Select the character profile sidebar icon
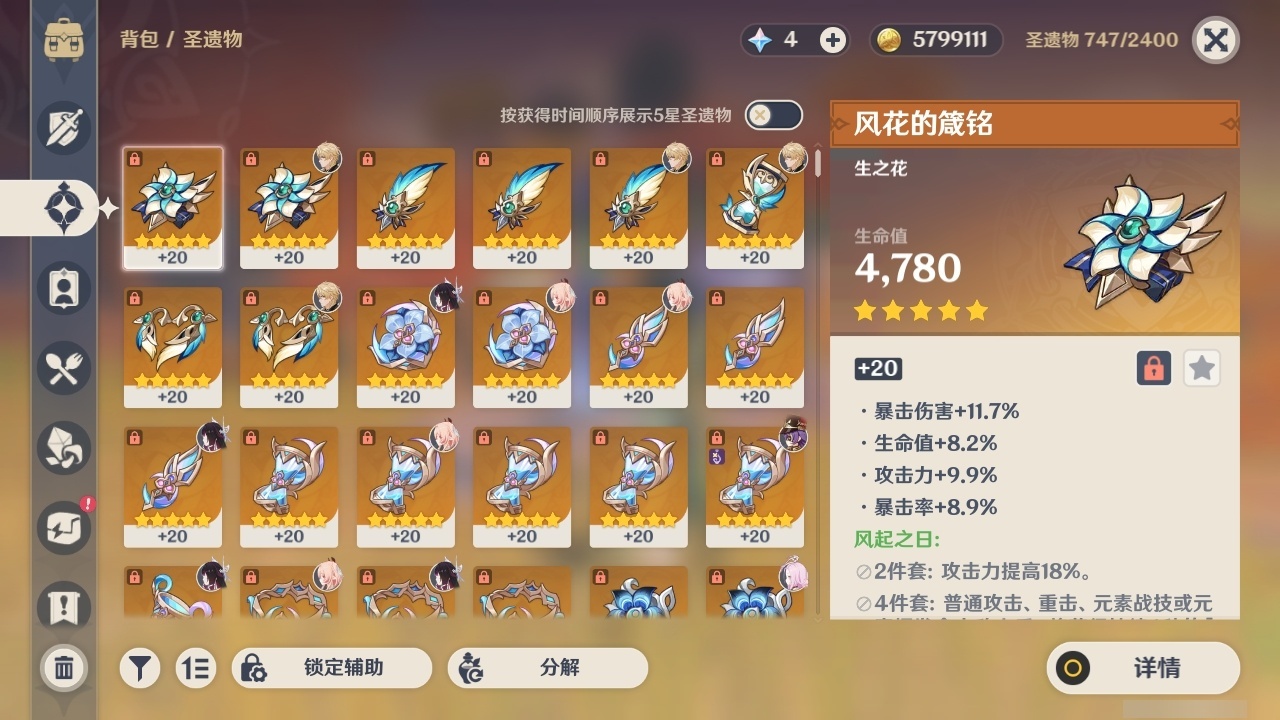This screenshot has height=720, width=1280. tap(62, 288)
